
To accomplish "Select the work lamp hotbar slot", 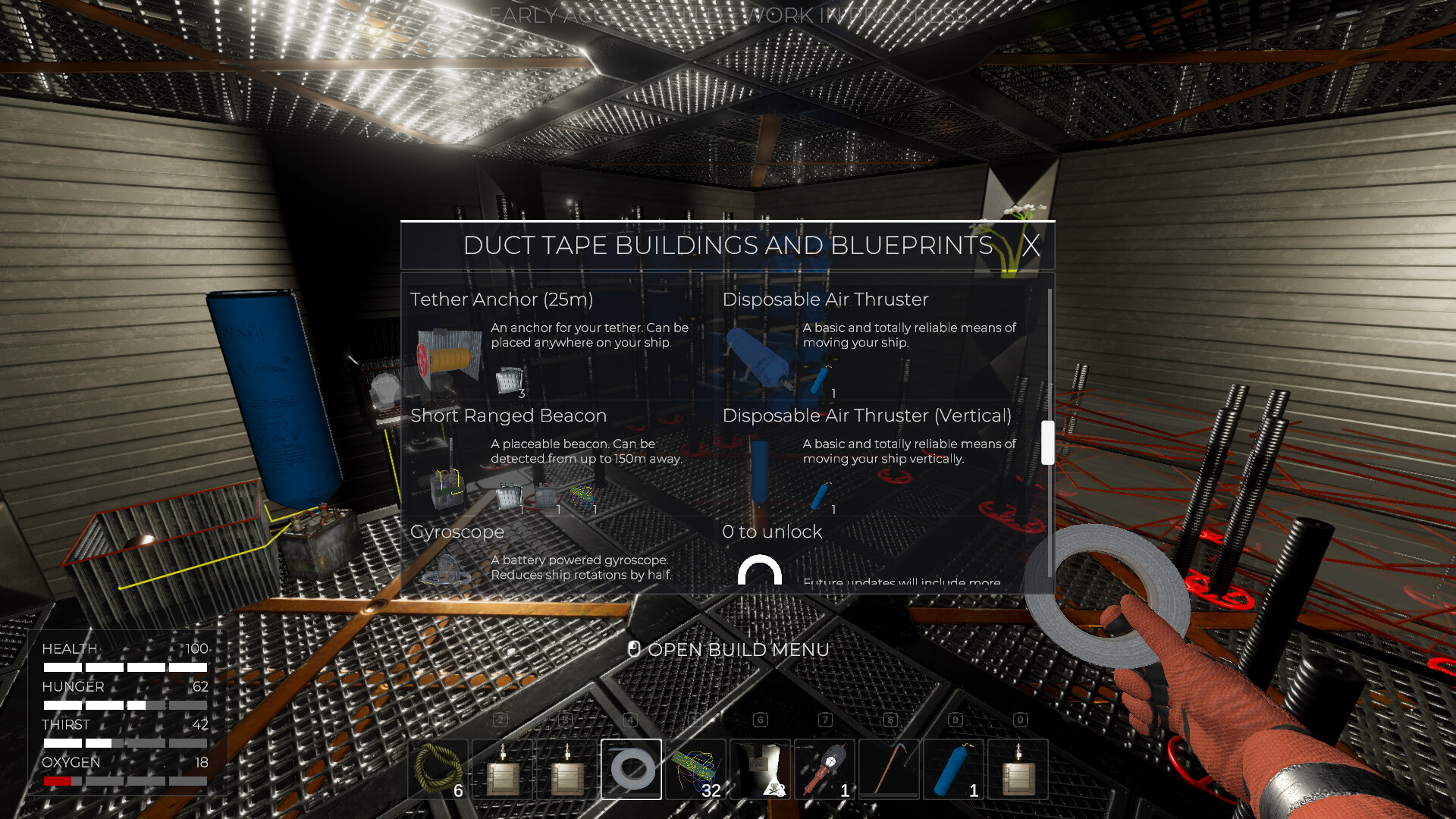I will (x=825, y=769).
